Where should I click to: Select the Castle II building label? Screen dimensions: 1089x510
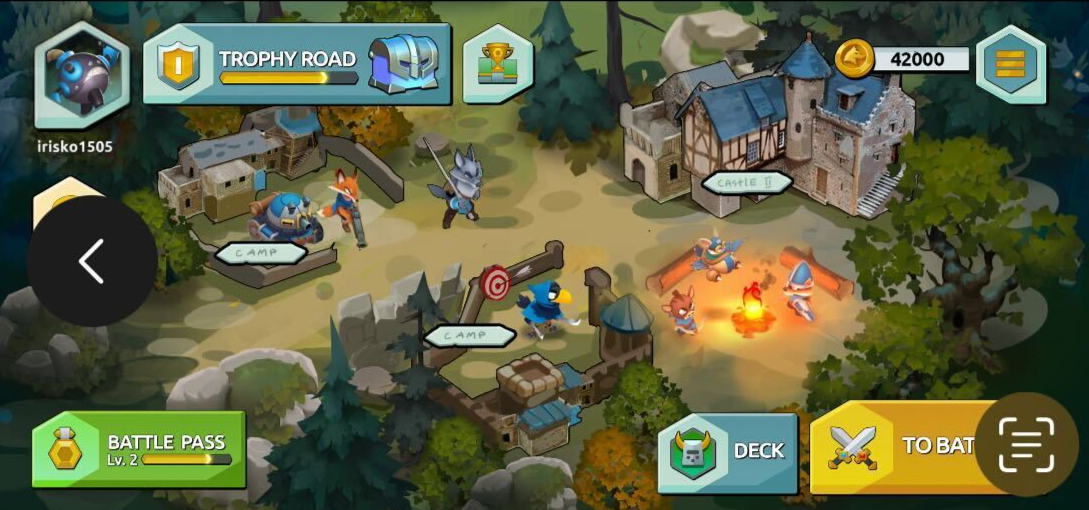coord(747,183)
